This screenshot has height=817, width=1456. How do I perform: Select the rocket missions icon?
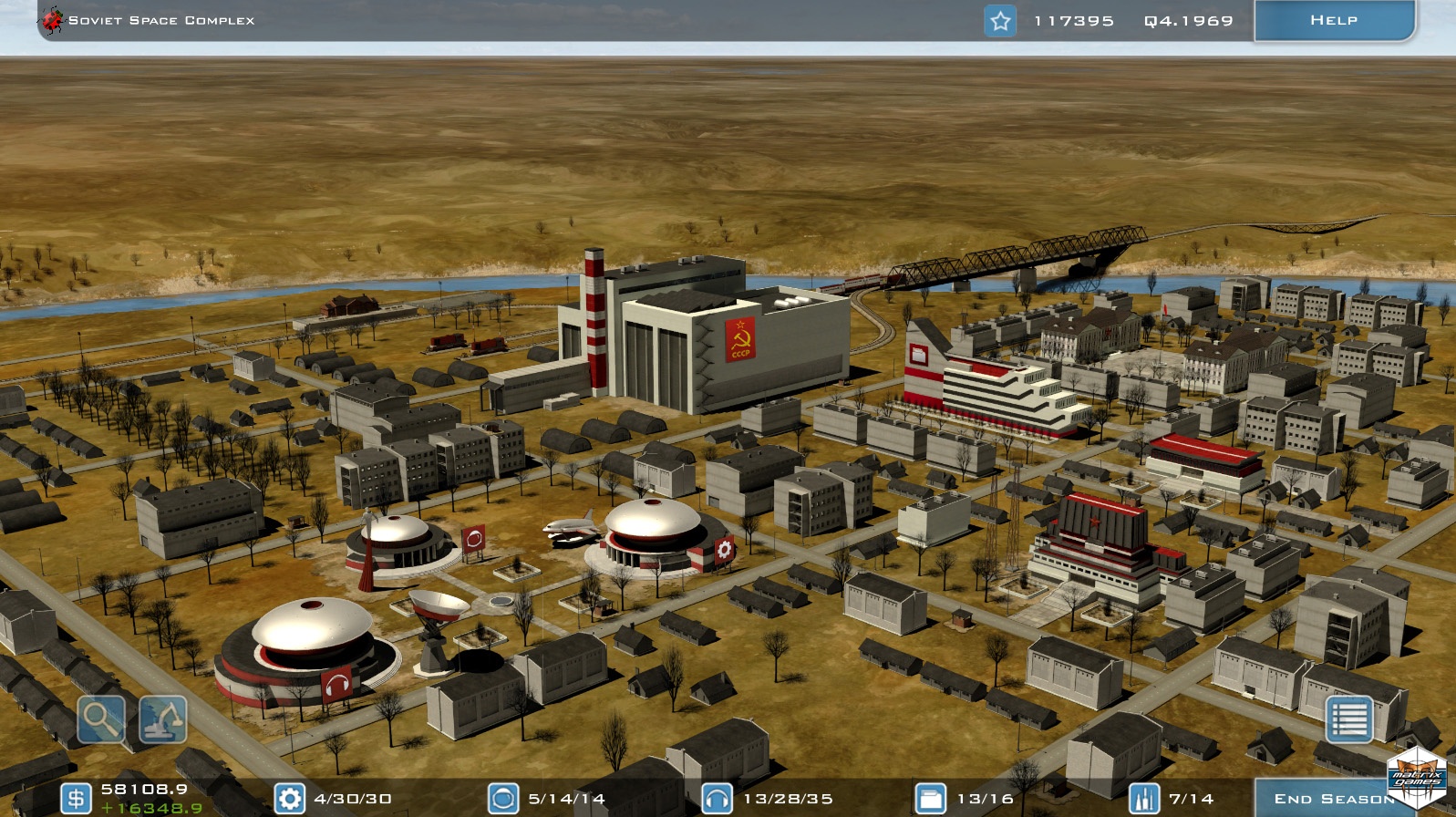pos(1144,799)
